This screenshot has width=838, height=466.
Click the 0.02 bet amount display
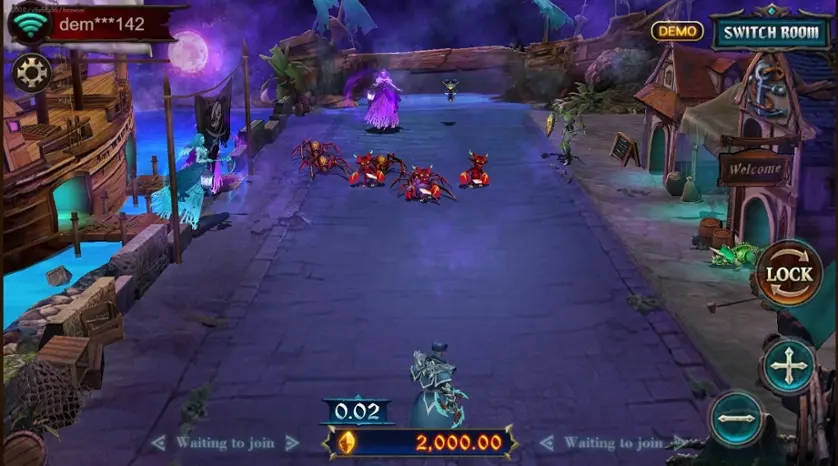click(357, 411)
